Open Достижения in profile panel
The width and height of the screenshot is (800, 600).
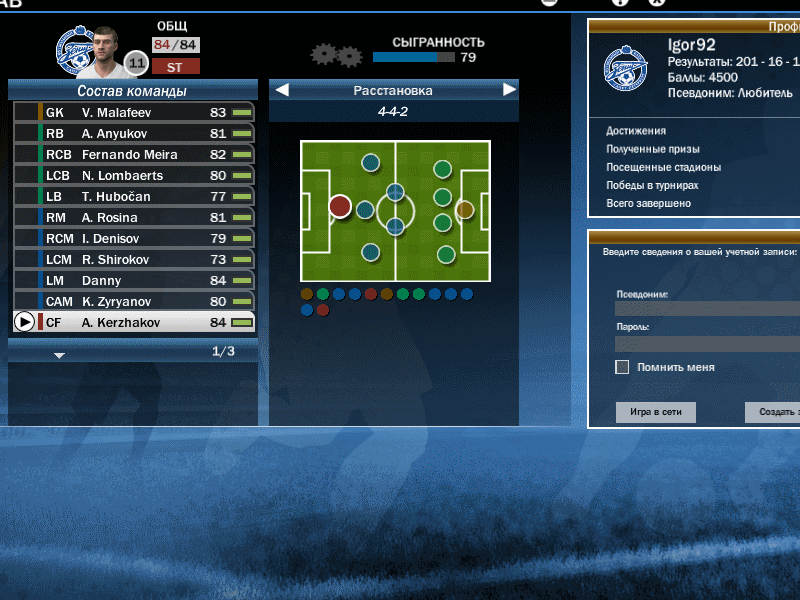636,131
